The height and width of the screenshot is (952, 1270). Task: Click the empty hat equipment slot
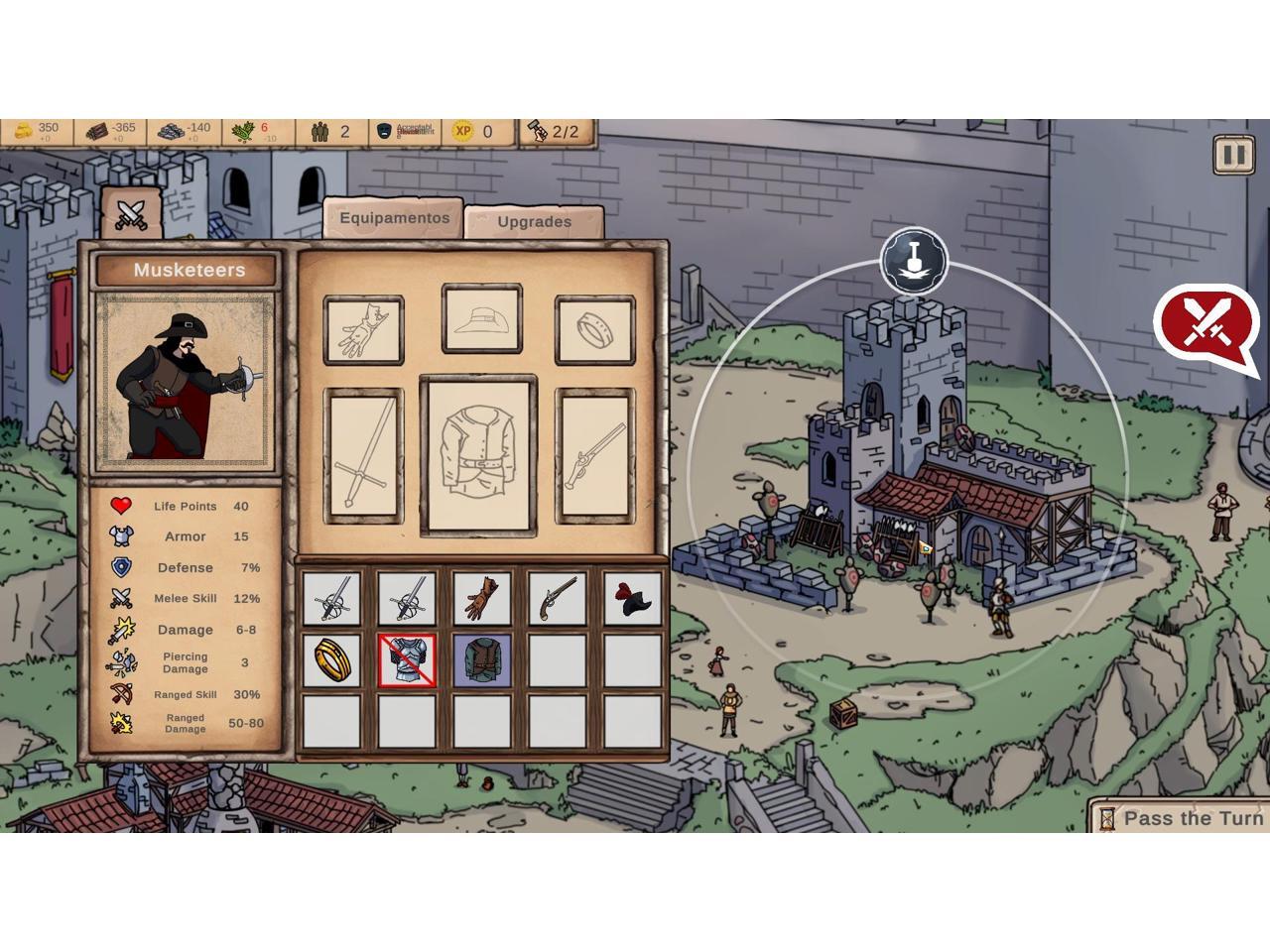tap(482, 320)
